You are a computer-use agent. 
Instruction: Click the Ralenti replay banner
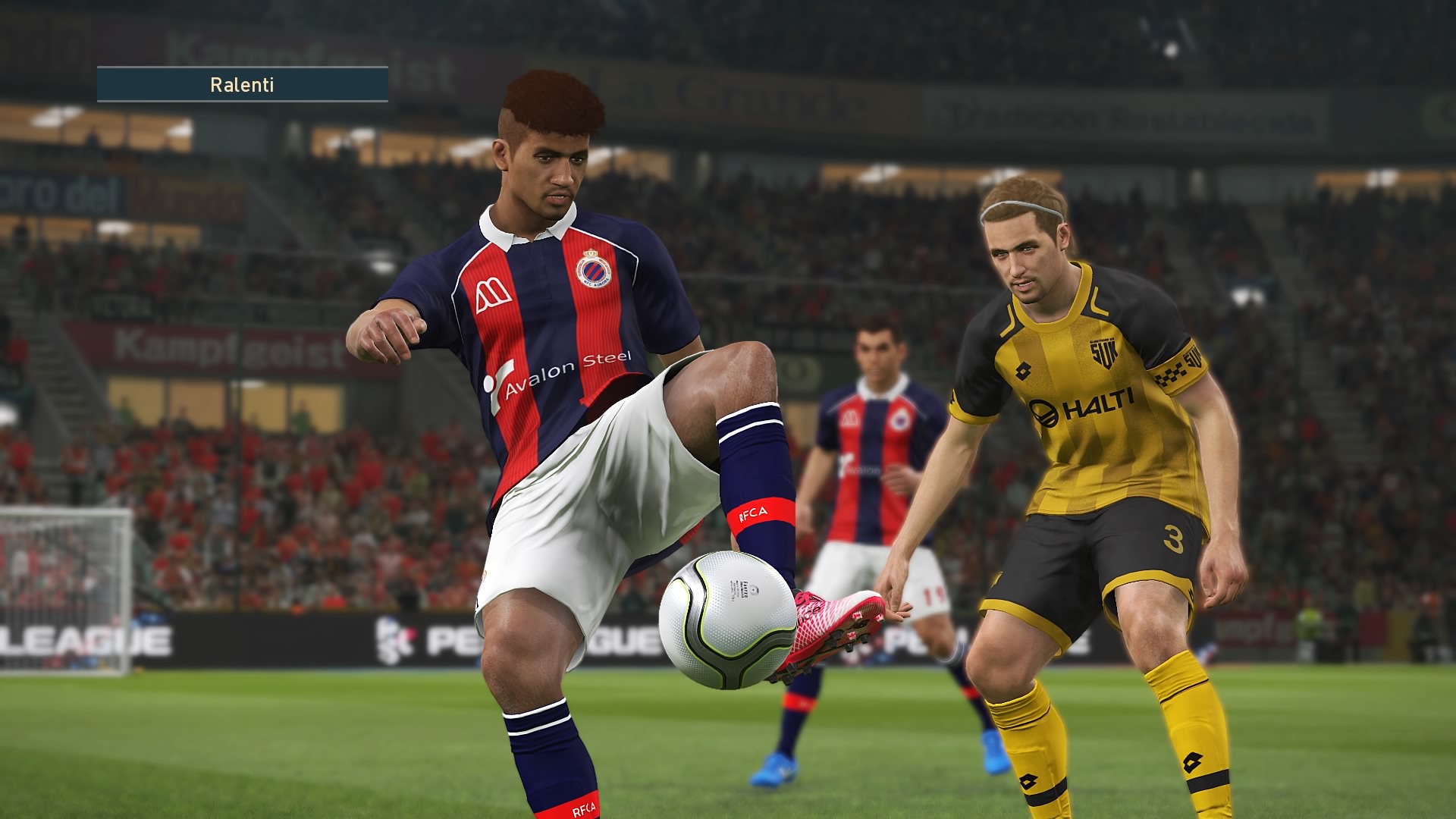click(x=242, y=84)
